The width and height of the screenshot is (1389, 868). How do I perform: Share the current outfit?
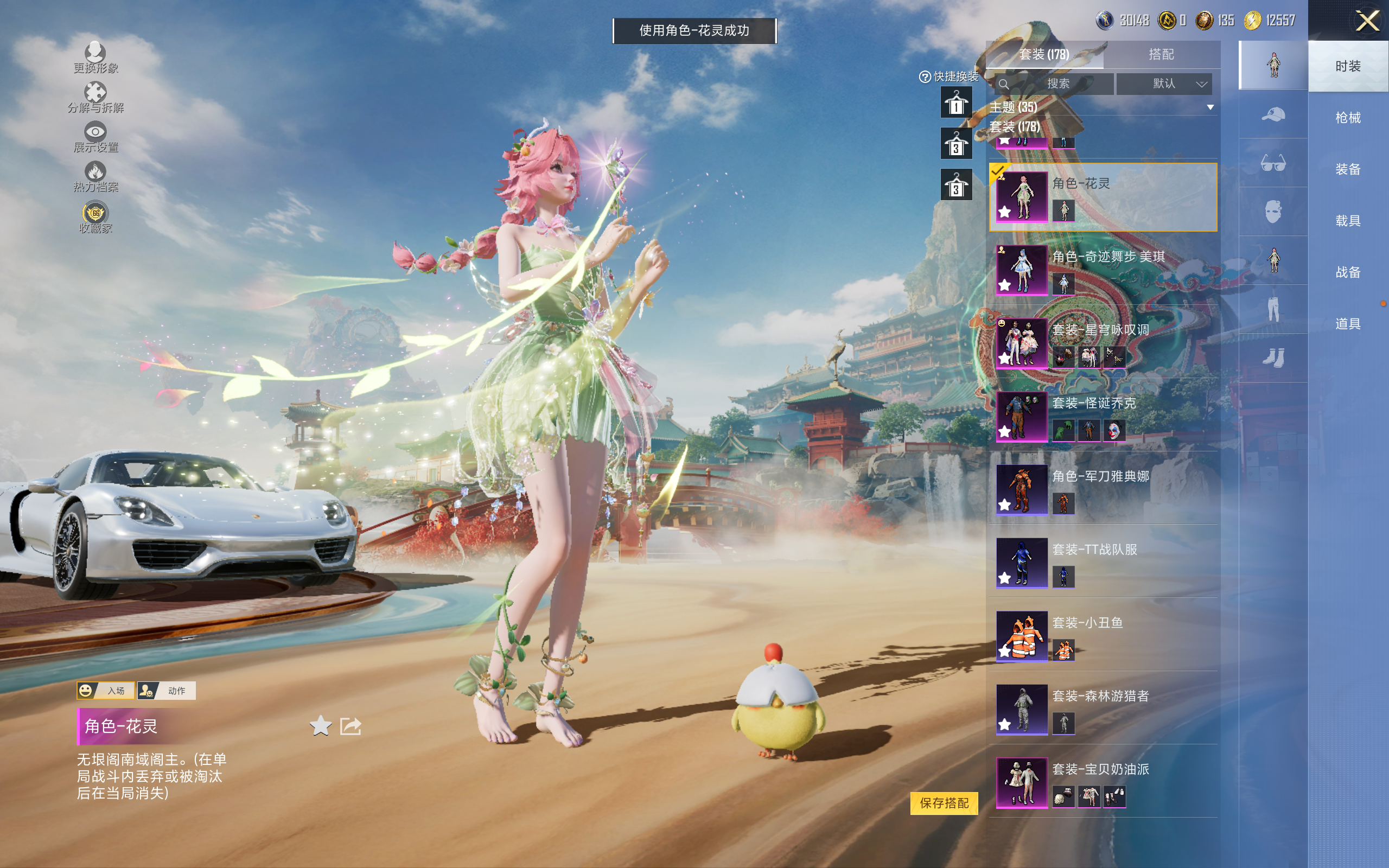[350, 726]
